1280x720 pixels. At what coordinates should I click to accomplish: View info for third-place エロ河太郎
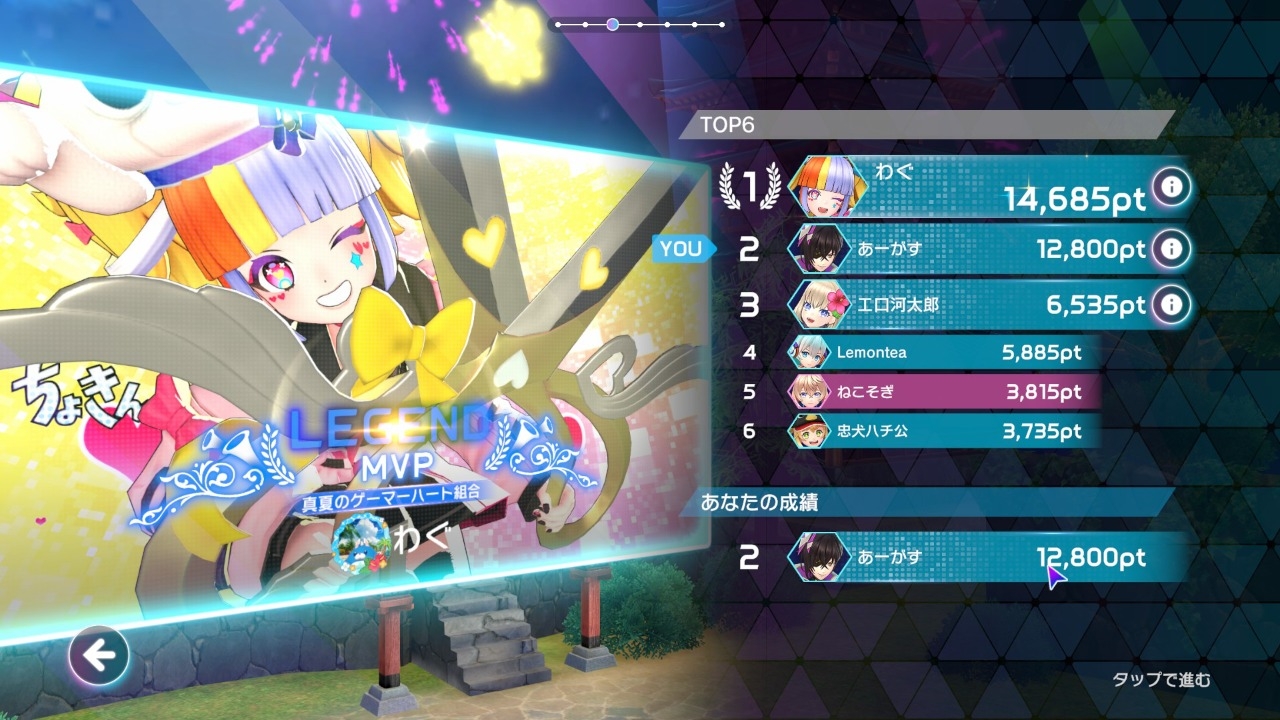pos(1171,303)
